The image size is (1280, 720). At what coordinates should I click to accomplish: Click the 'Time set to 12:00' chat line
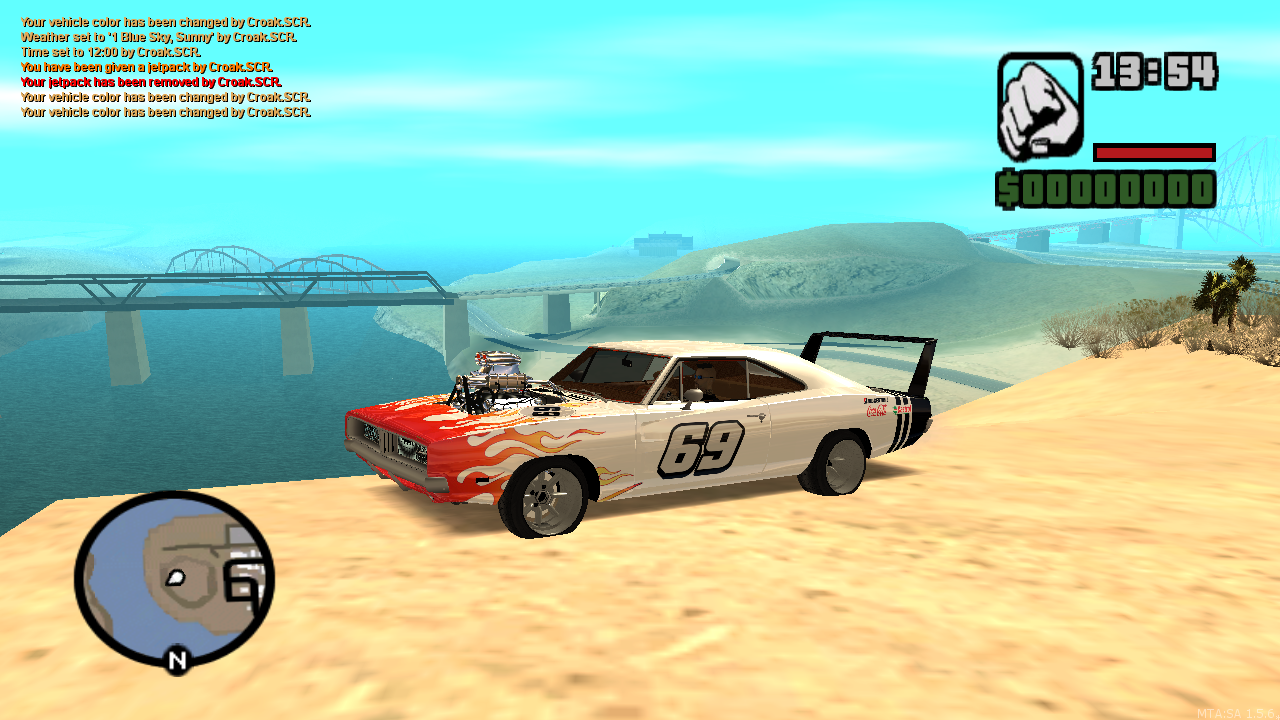click(x=110, y=51)
